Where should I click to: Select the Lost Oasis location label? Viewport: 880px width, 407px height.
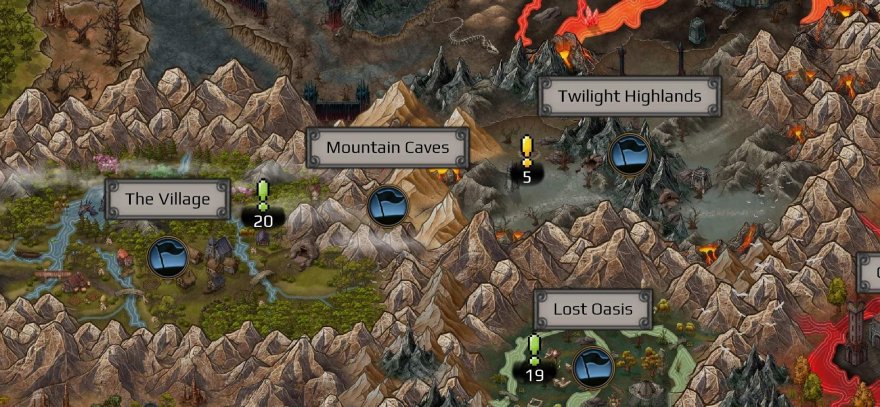[593, 310]
